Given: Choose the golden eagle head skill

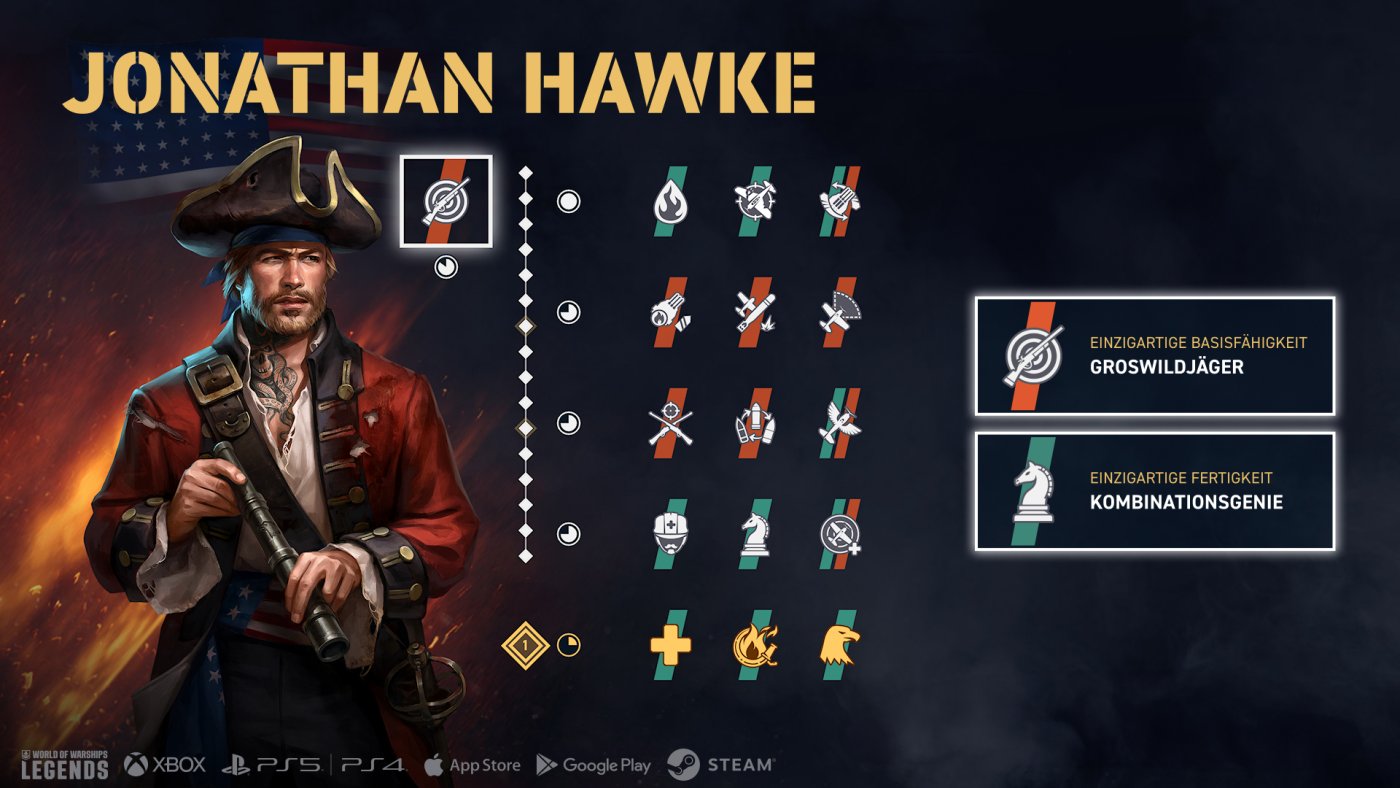Looking at the screenshot, I should [840, 645].
